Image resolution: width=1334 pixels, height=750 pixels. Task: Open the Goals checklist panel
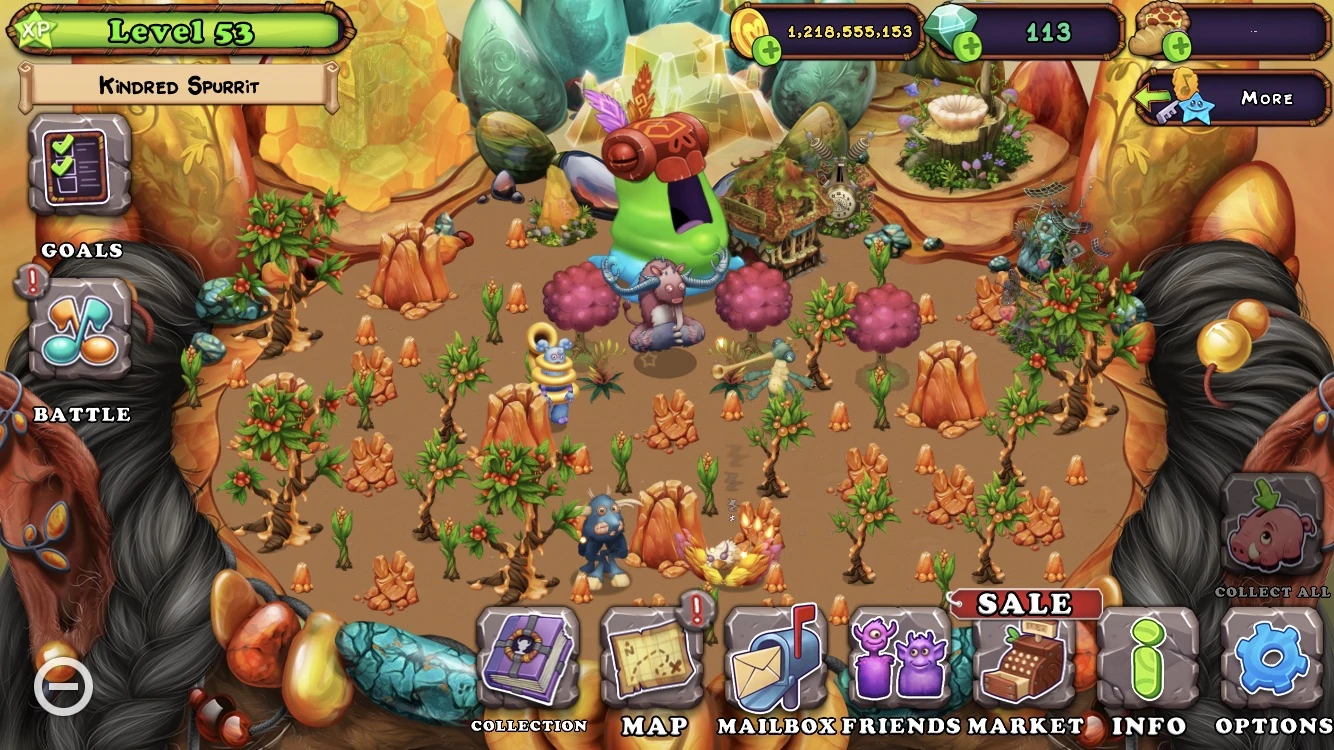coord(78,163)
